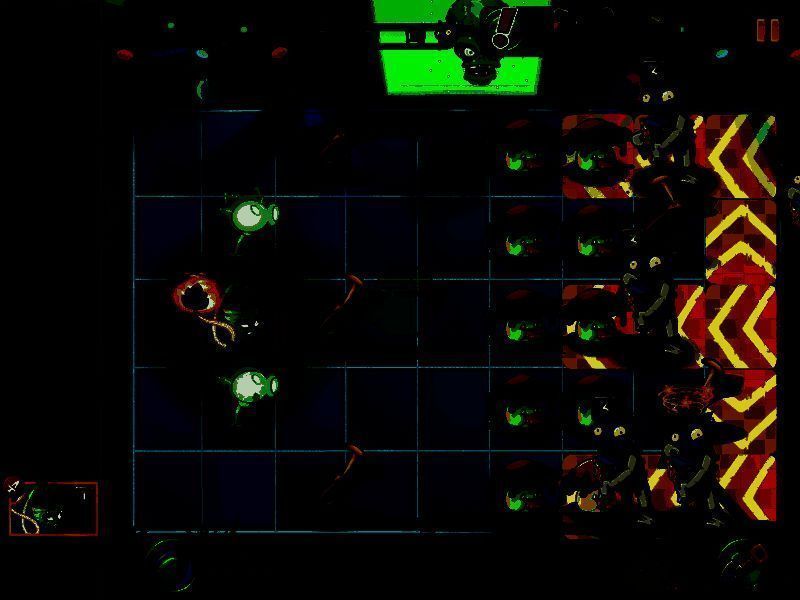Select the plant seed packet card
The image size is (800, 600).
coord(53,508)
